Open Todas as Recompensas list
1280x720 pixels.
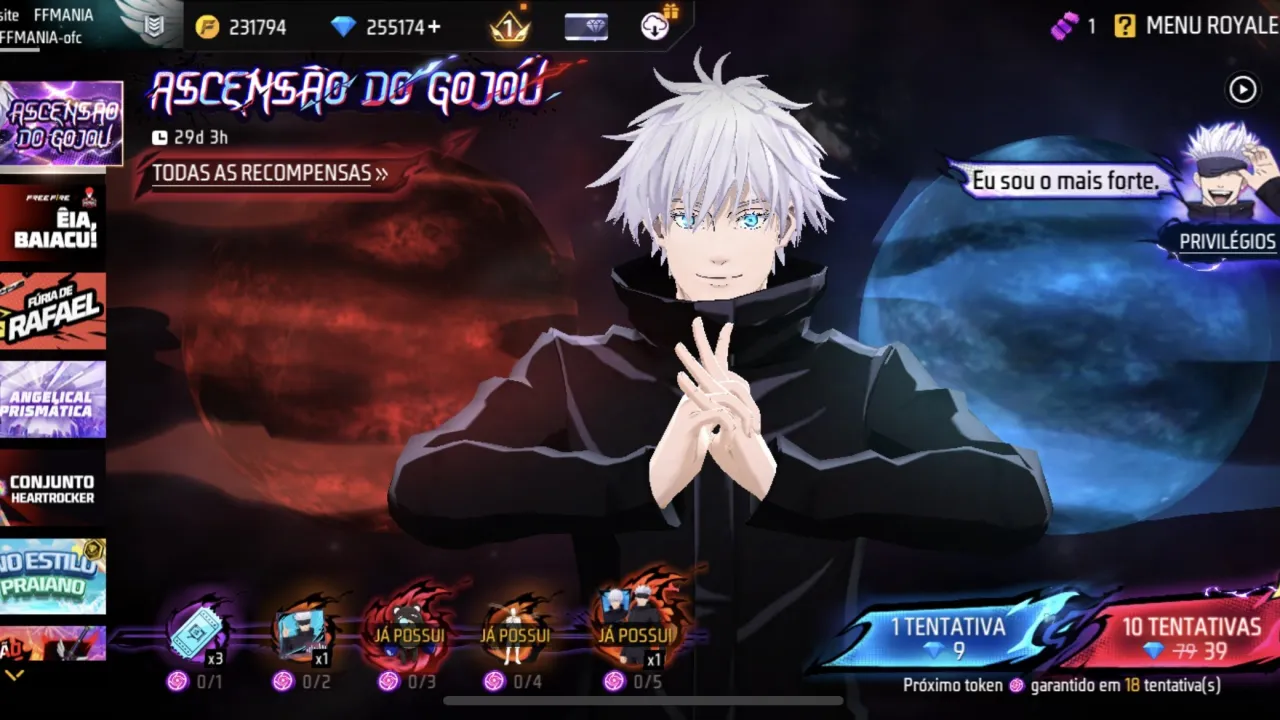click(270, 174)
